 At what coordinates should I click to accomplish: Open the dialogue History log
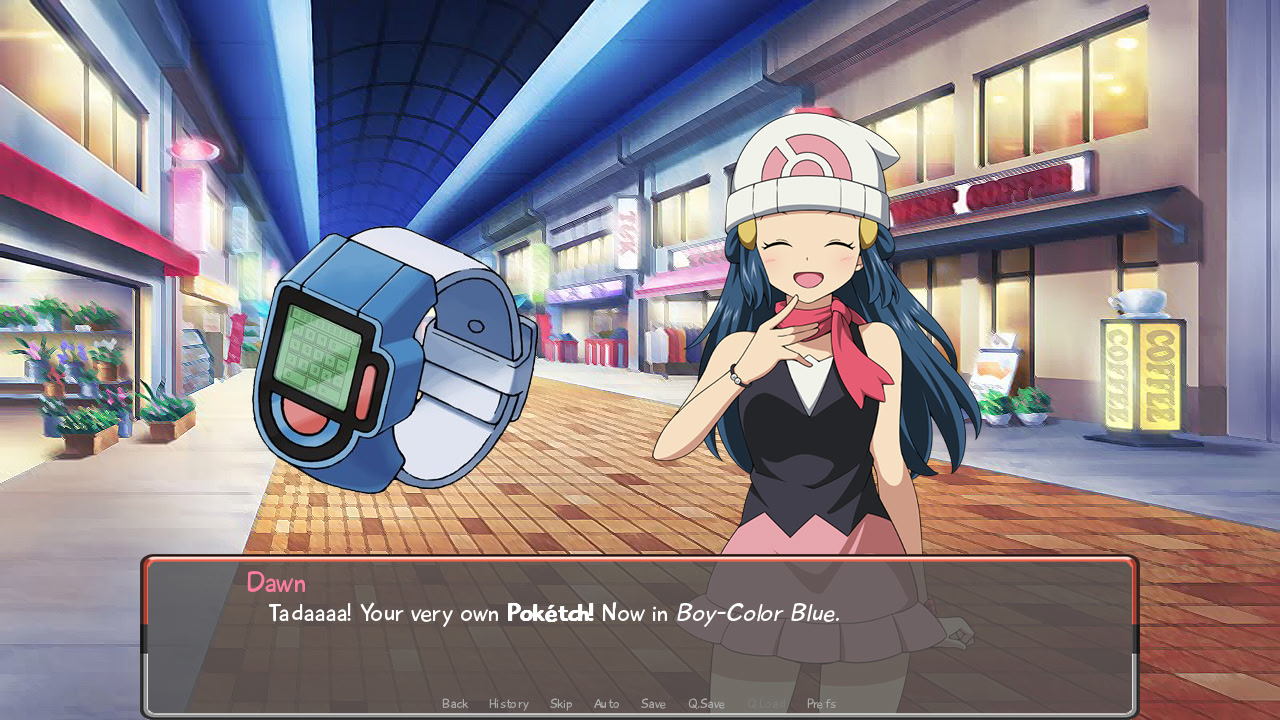pyautogui.click(x=509, y=704)
